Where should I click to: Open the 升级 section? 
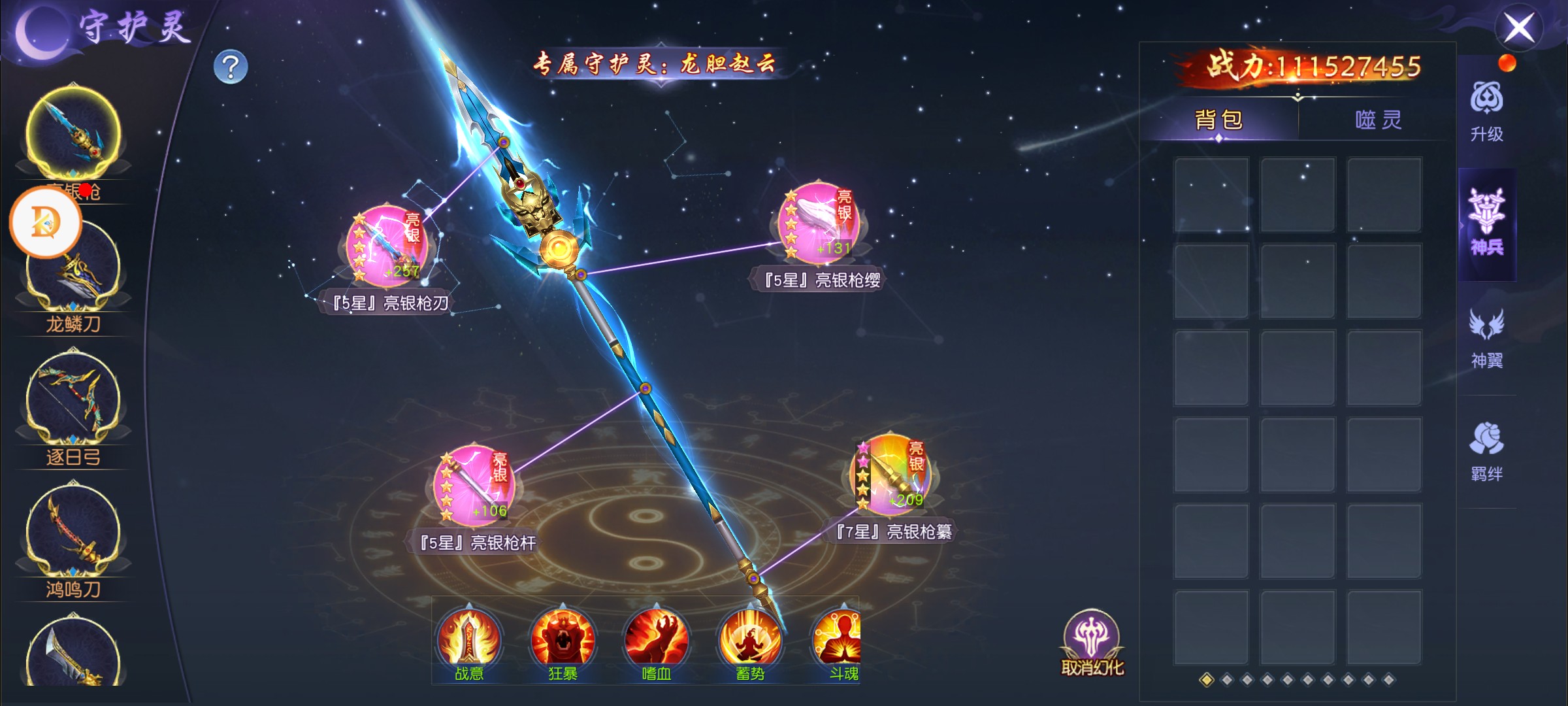pos(1486,112)
